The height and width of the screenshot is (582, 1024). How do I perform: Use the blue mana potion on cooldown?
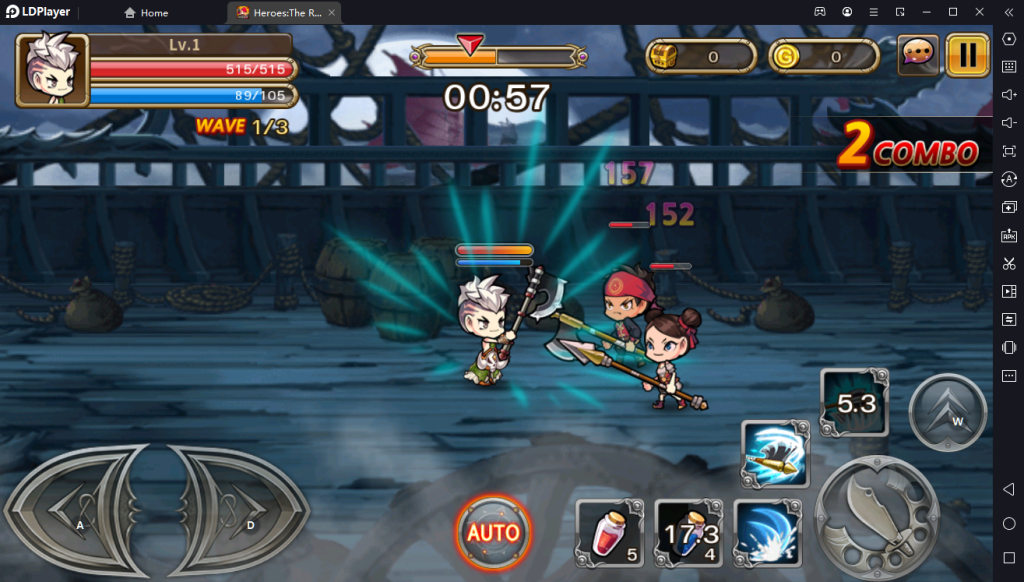(x=689, y=531)
